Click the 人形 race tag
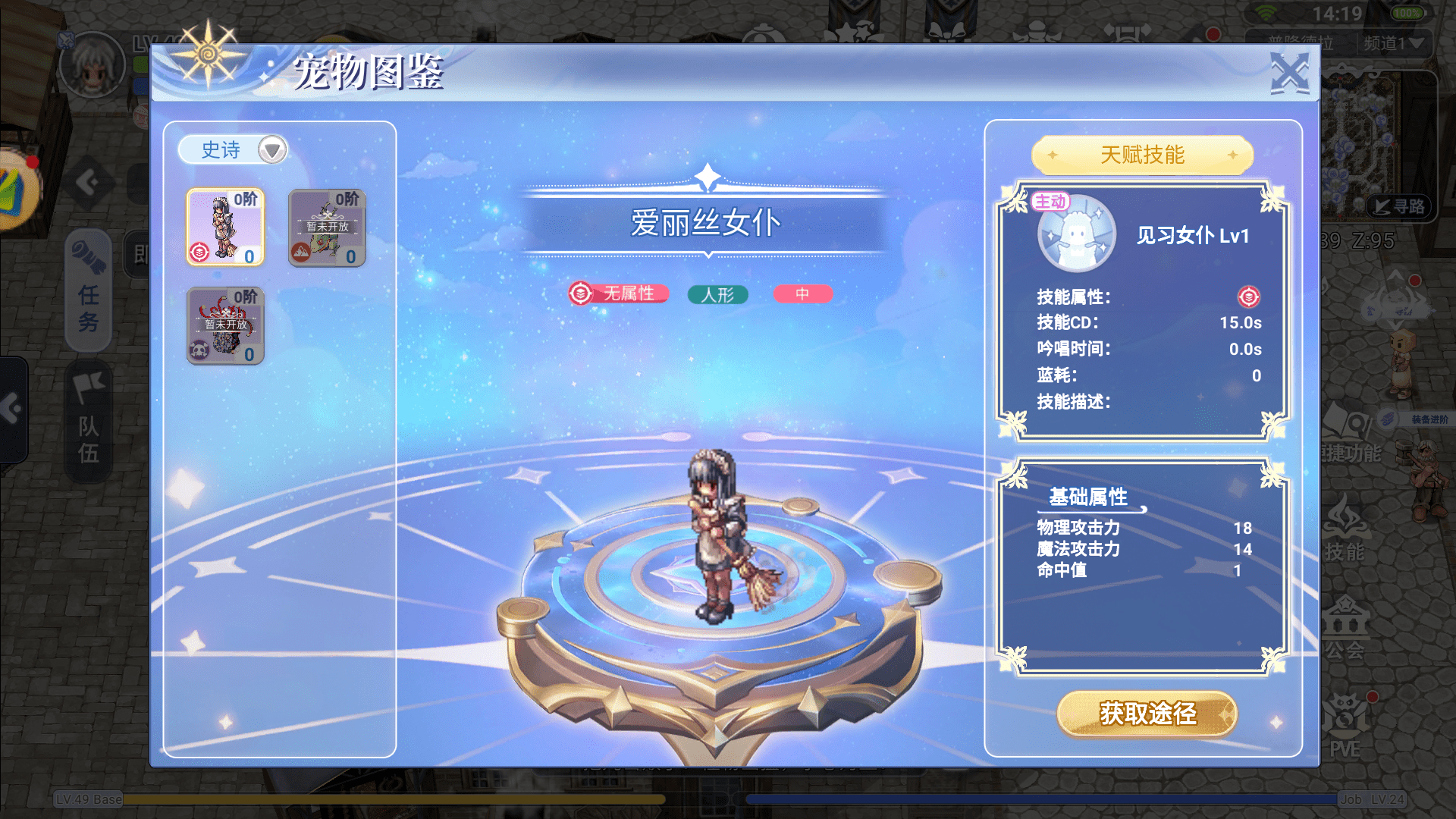Viewport: 1456px width, 819px height. tap(717, 294)
